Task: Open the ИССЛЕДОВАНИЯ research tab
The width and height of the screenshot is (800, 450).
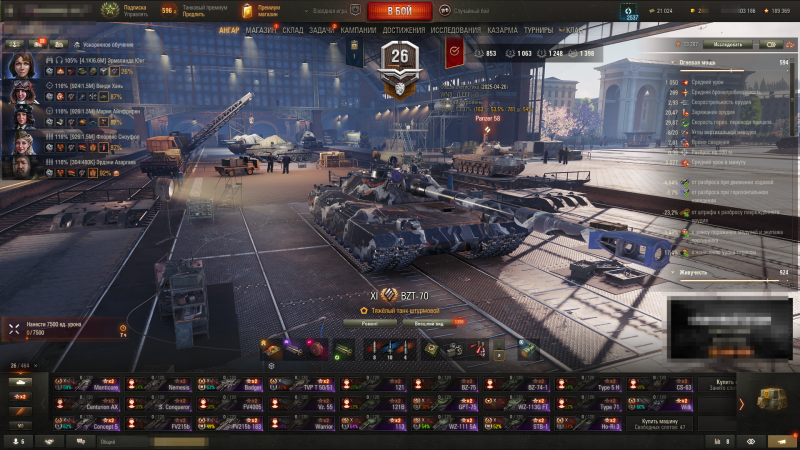Action: coord(458,30)
